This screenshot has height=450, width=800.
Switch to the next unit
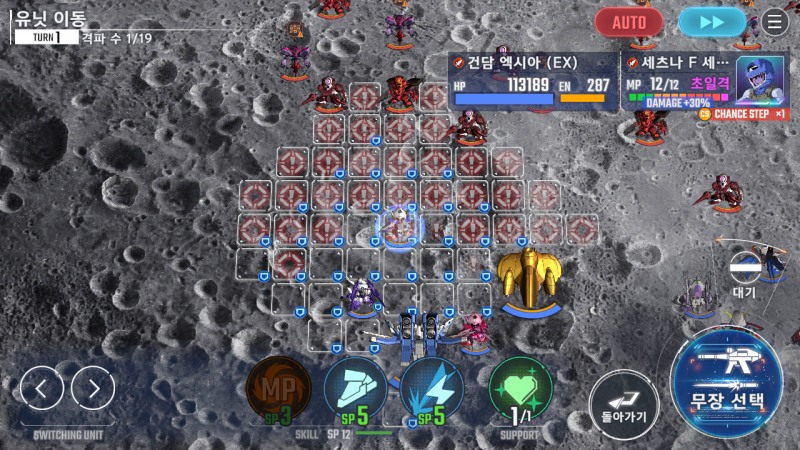[x=93, y=388]
